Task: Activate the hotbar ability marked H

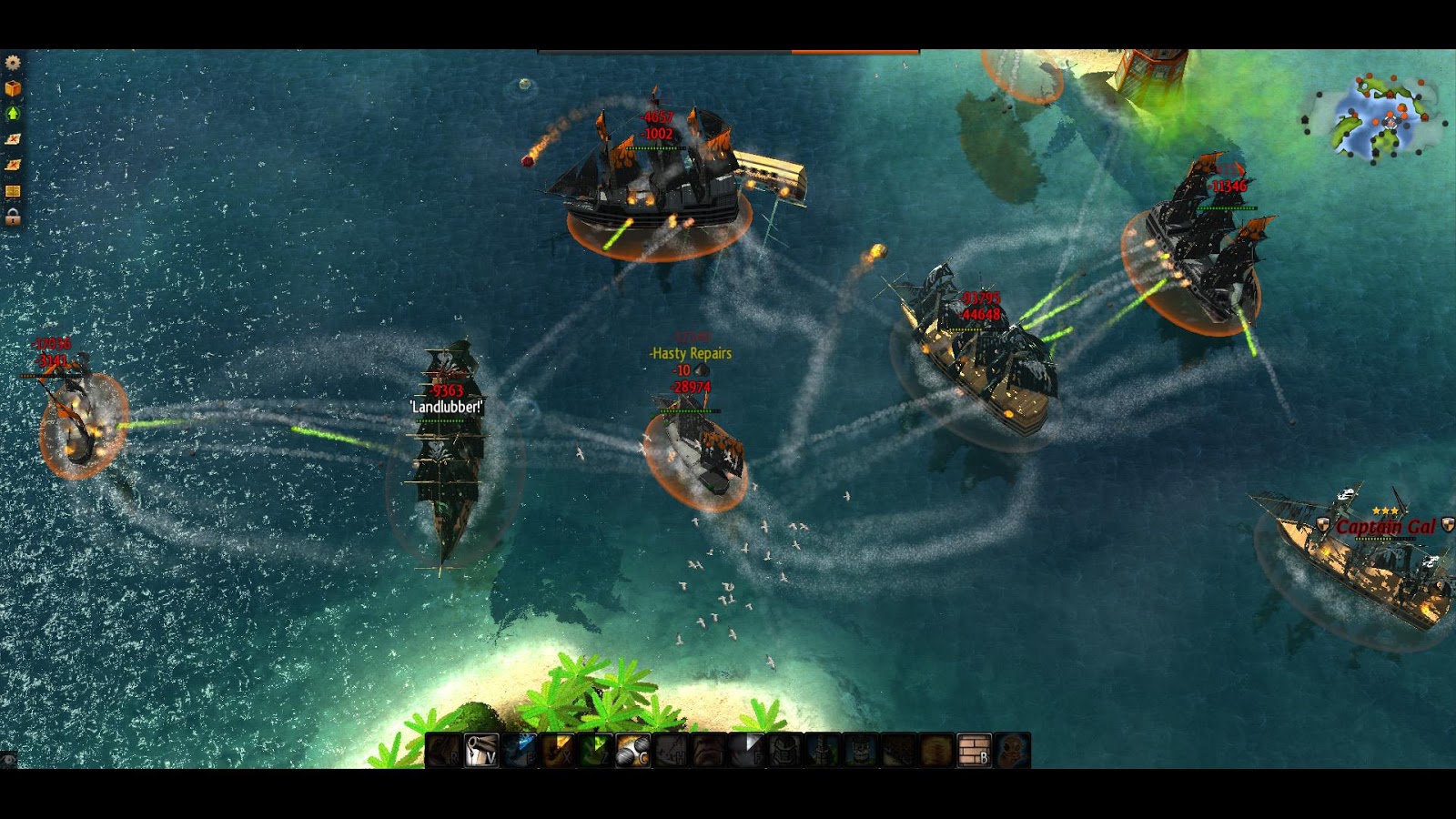Action: pos(671,751)
